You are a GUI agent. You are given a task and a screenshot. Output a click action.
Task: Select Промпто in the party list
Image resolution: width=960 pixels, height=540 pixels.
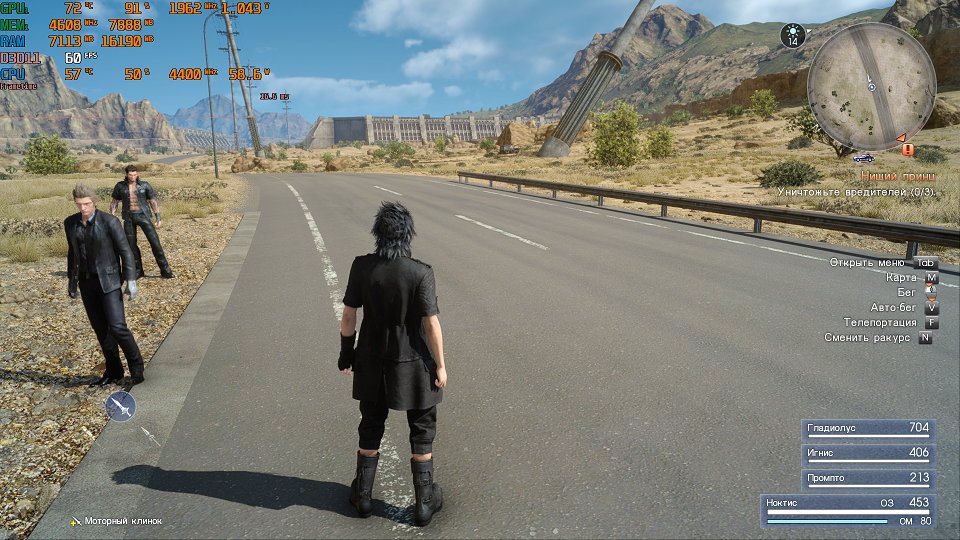click(868, 478)
